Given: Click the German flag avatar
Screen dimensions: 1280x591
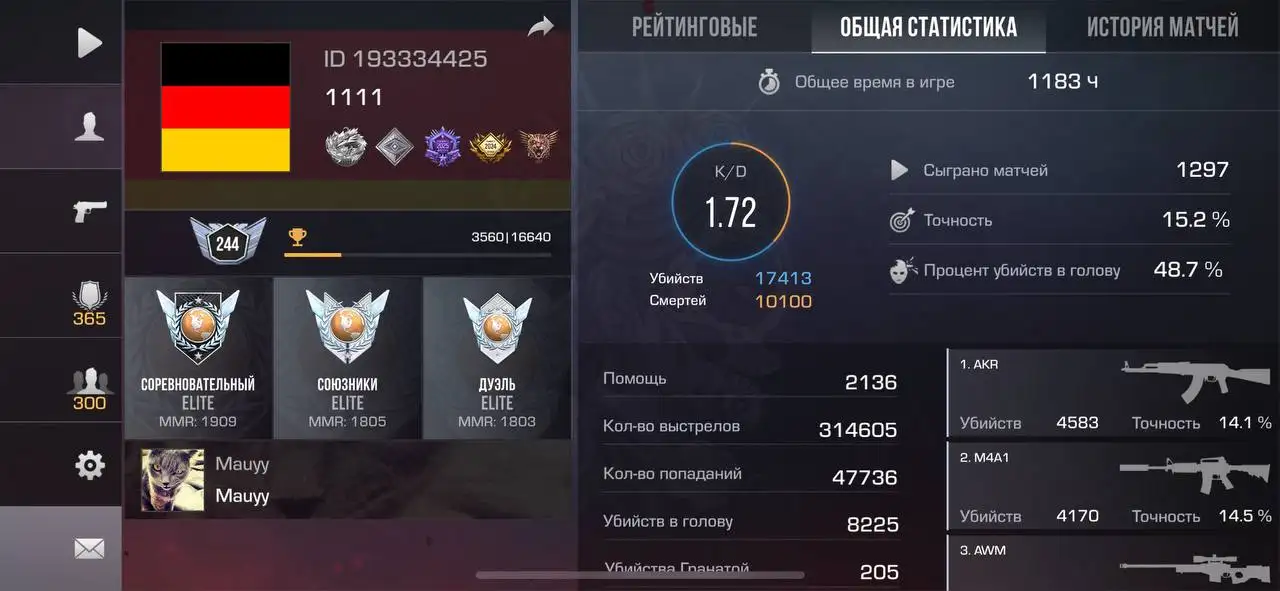Looking at the screenshot, I should [x=226, y=107].
